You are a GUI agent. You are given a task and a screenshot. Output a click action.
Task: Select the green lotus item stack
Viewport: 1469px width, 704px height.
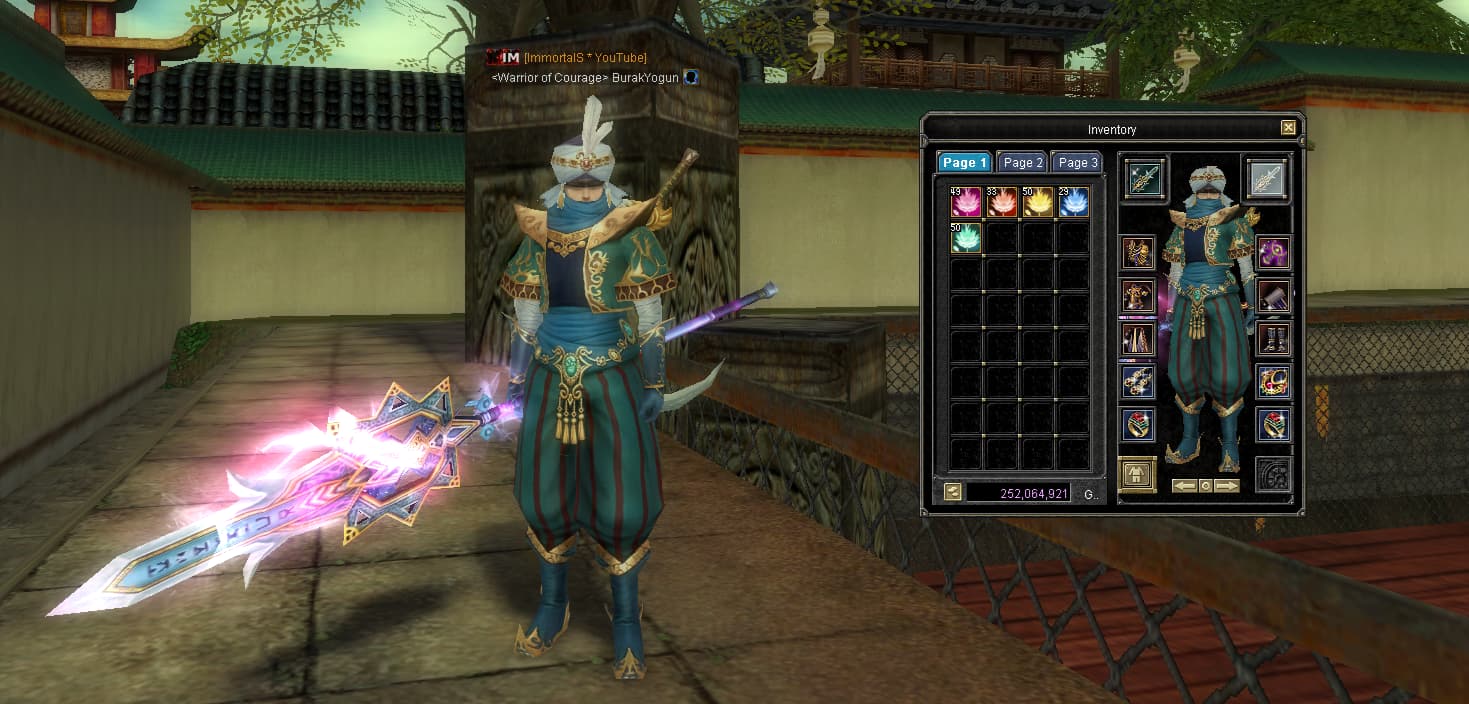(966, 239)
